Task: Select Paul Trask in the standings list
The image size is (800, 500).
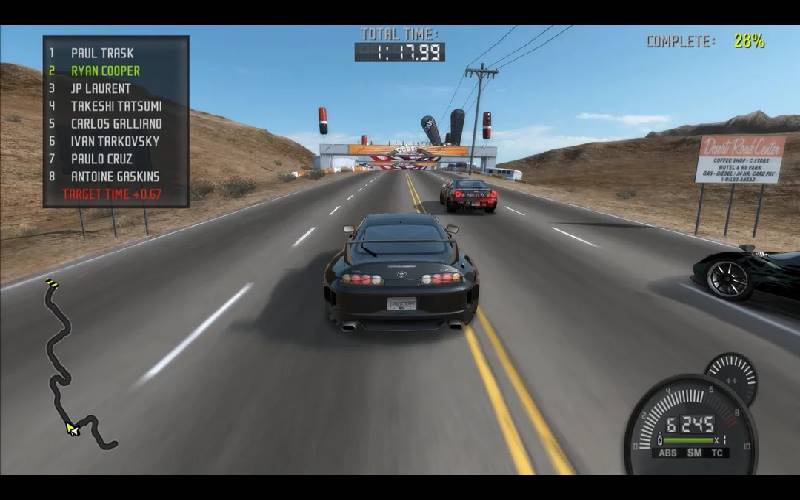Action: pyautogui.click(x=102, y=53)
